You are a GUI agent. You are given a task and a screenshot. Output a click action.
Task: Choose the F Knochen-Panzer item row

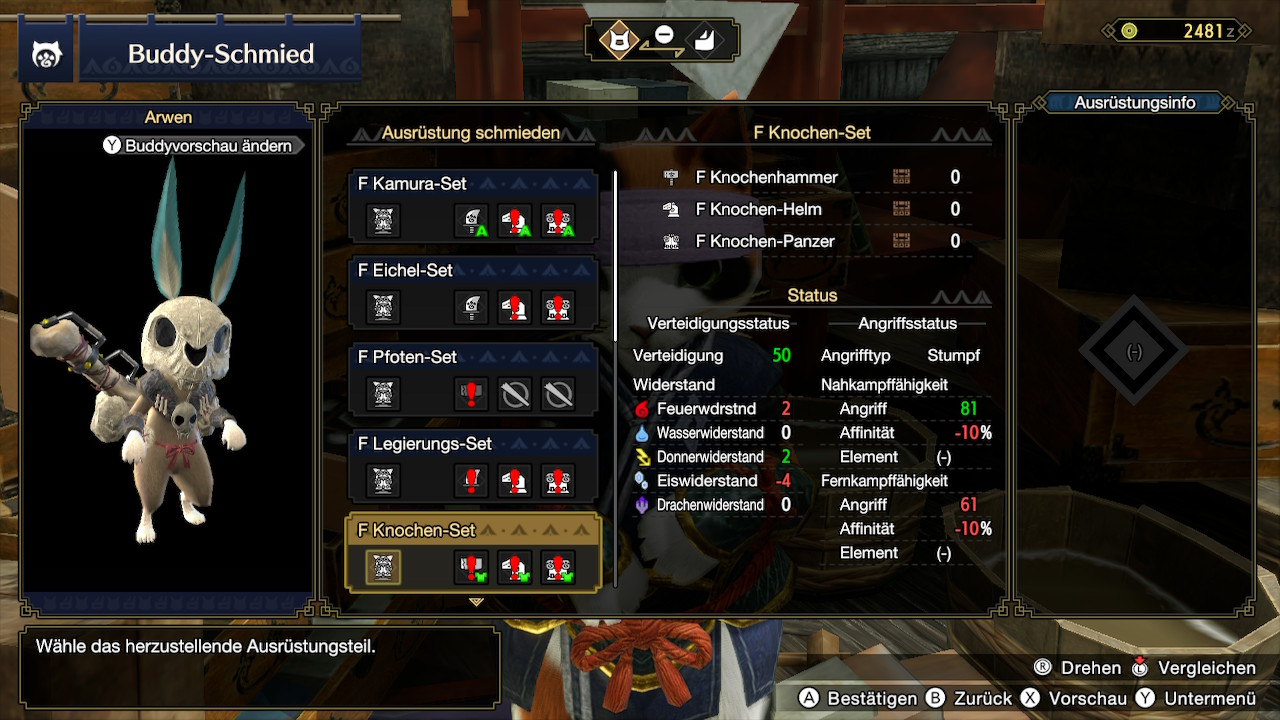812,241
